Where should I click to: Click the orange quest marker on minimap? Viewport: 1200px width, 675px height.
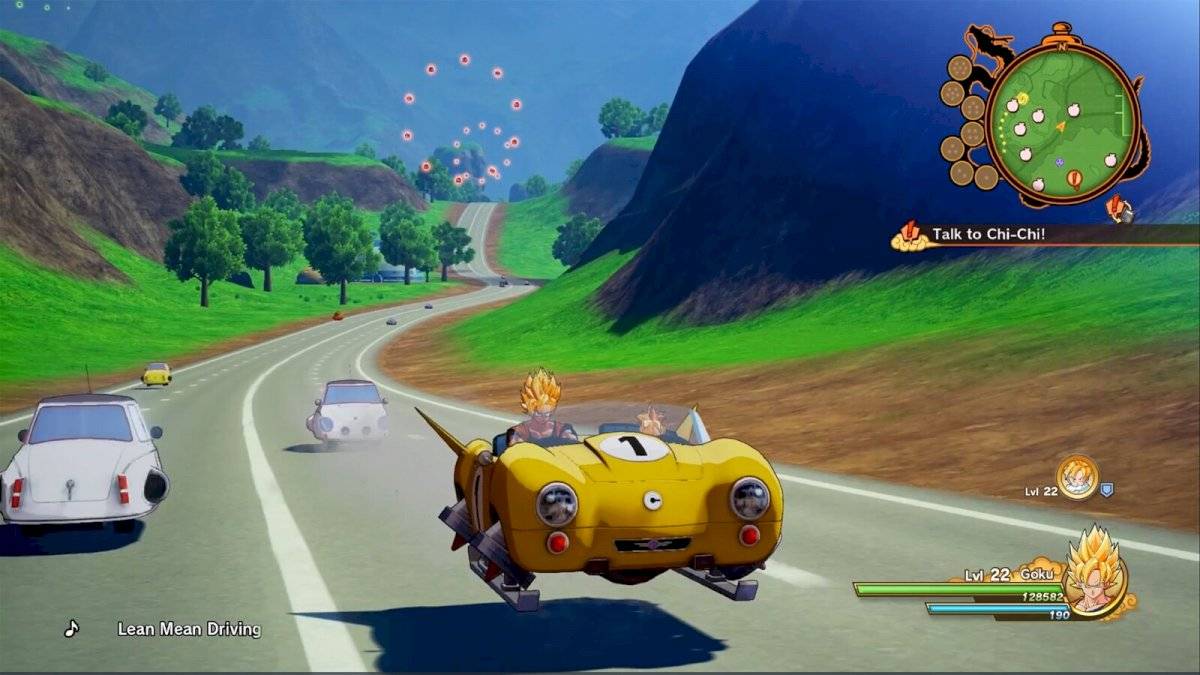[x=1074, y=180]
